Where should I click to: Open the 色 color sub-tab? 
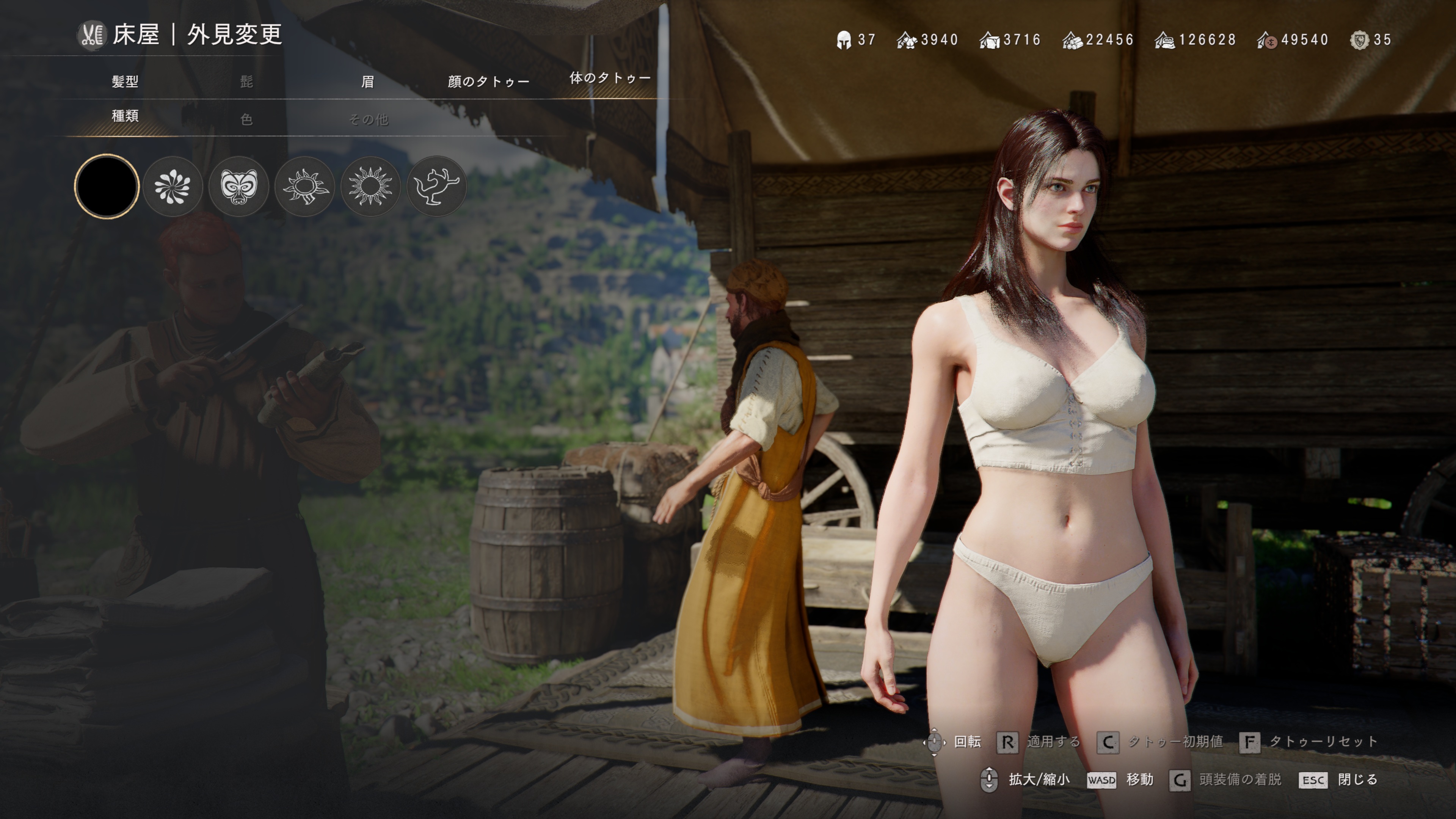coord(246,119)
